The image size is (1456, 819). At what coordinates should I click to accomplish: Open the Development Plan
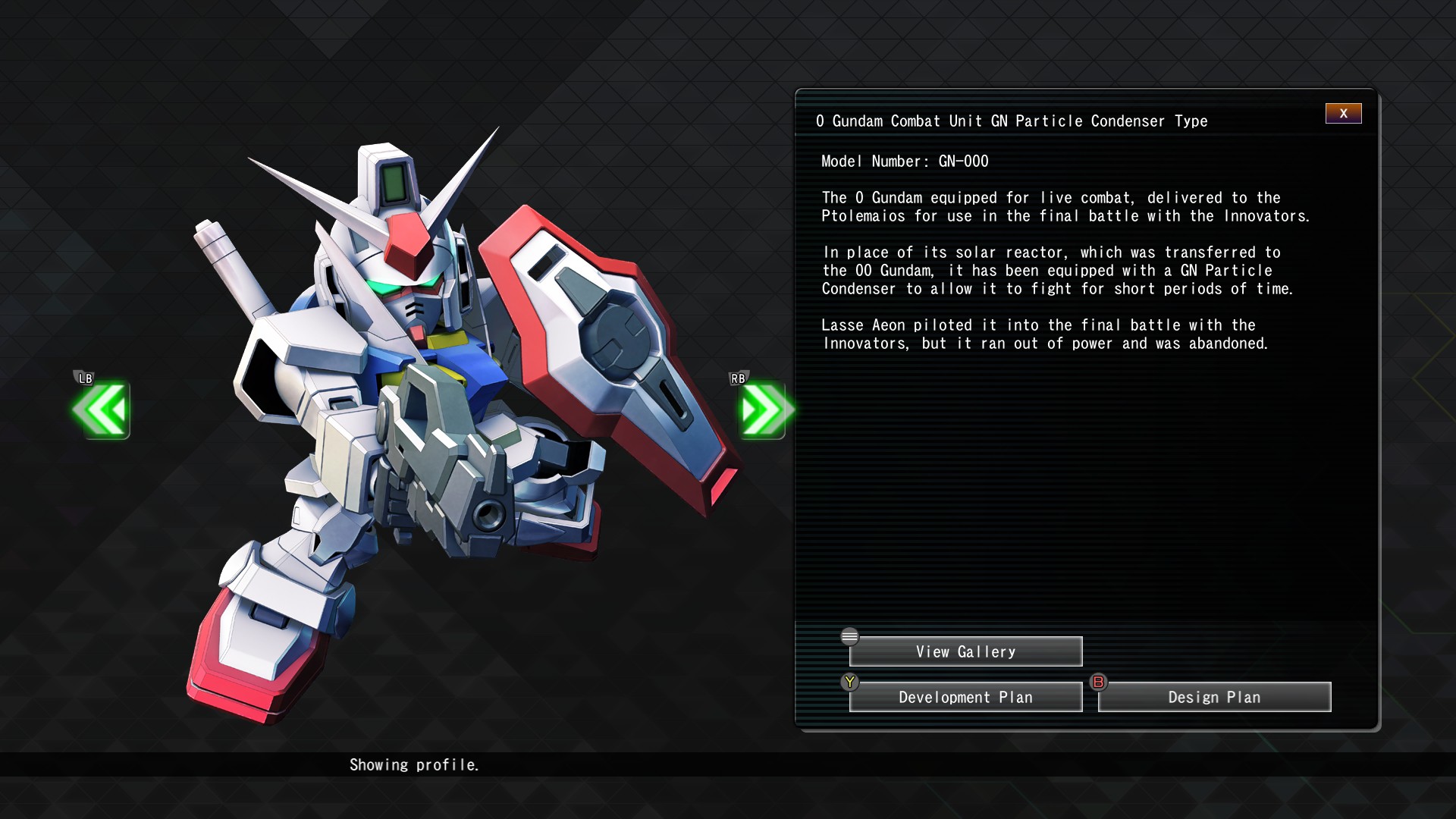[x=965, y=697]
